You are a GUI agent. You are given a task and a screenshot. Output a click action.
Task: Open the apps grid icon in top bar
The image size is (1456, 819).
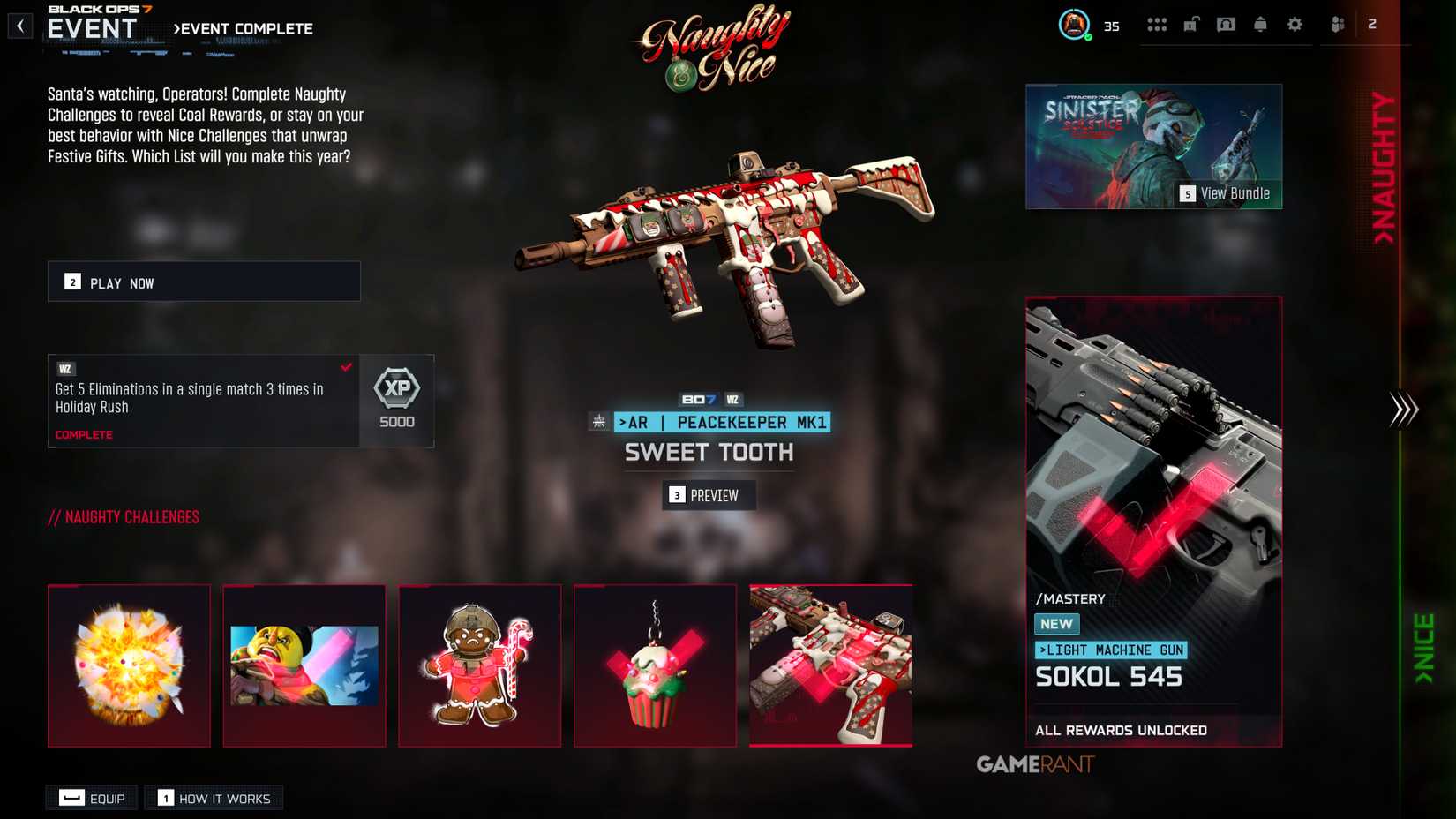[1157, 25]
